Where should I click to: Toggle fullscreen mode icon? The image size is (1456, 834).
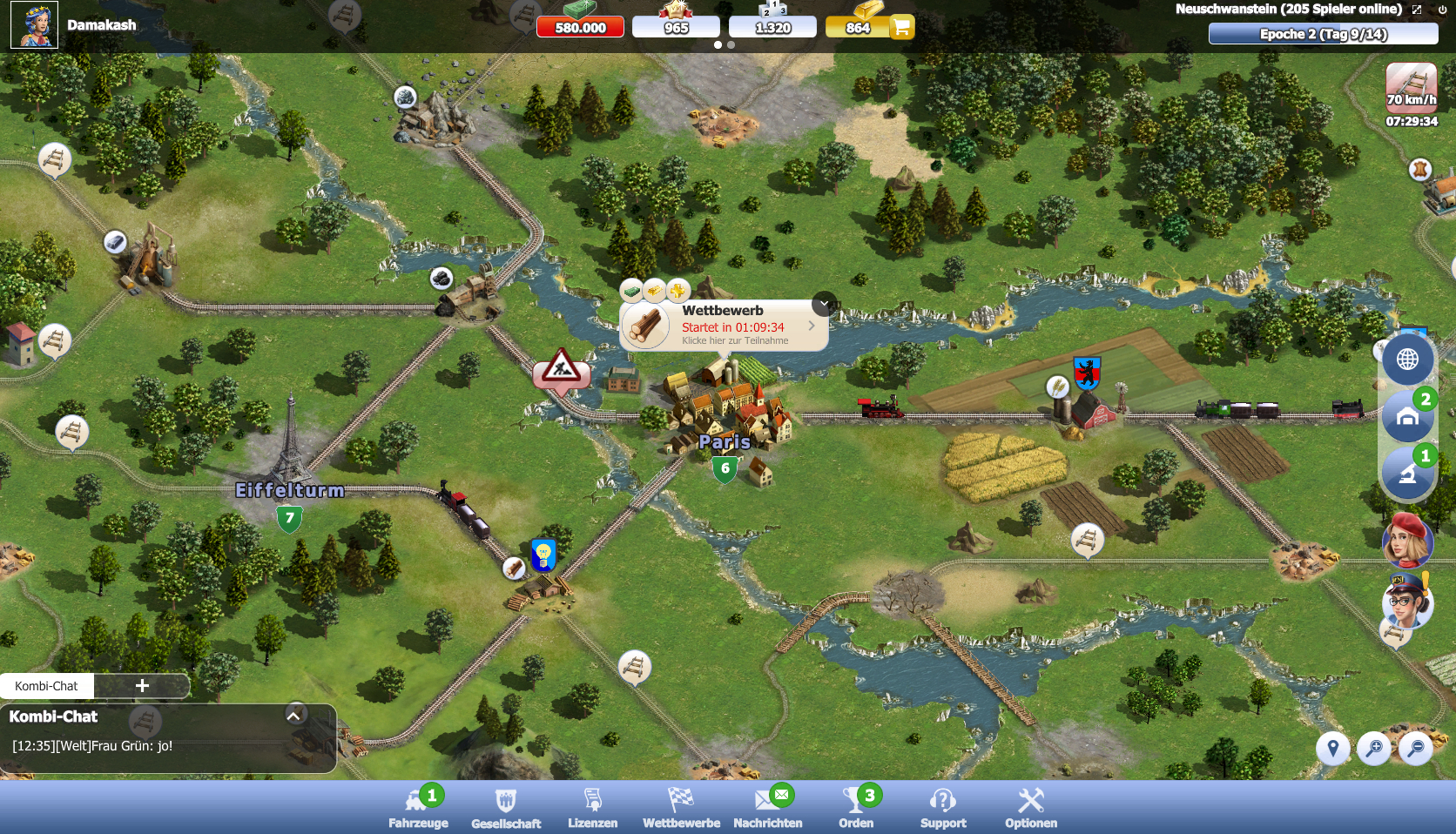1417,10
